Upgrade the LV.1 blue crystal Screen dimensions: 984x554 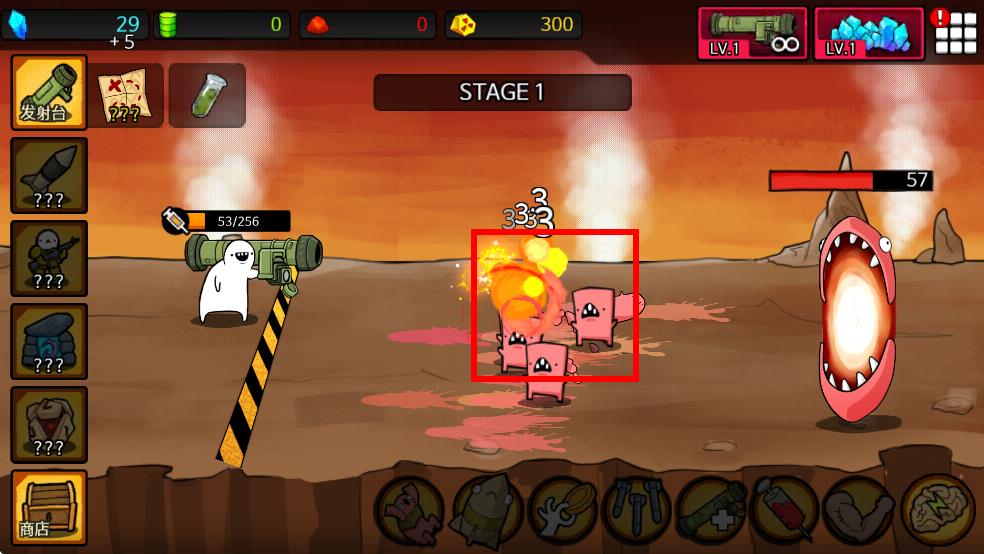coord(869,33)
